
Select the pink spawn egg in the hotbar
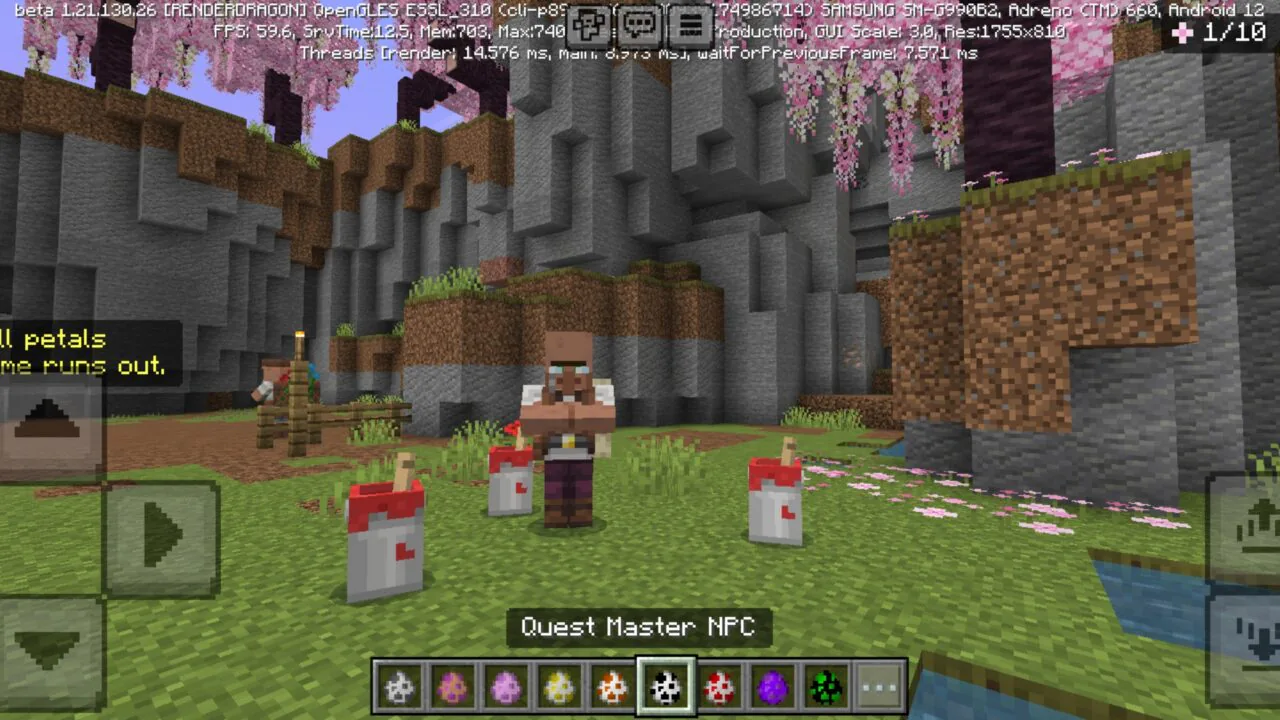[504, 686]
